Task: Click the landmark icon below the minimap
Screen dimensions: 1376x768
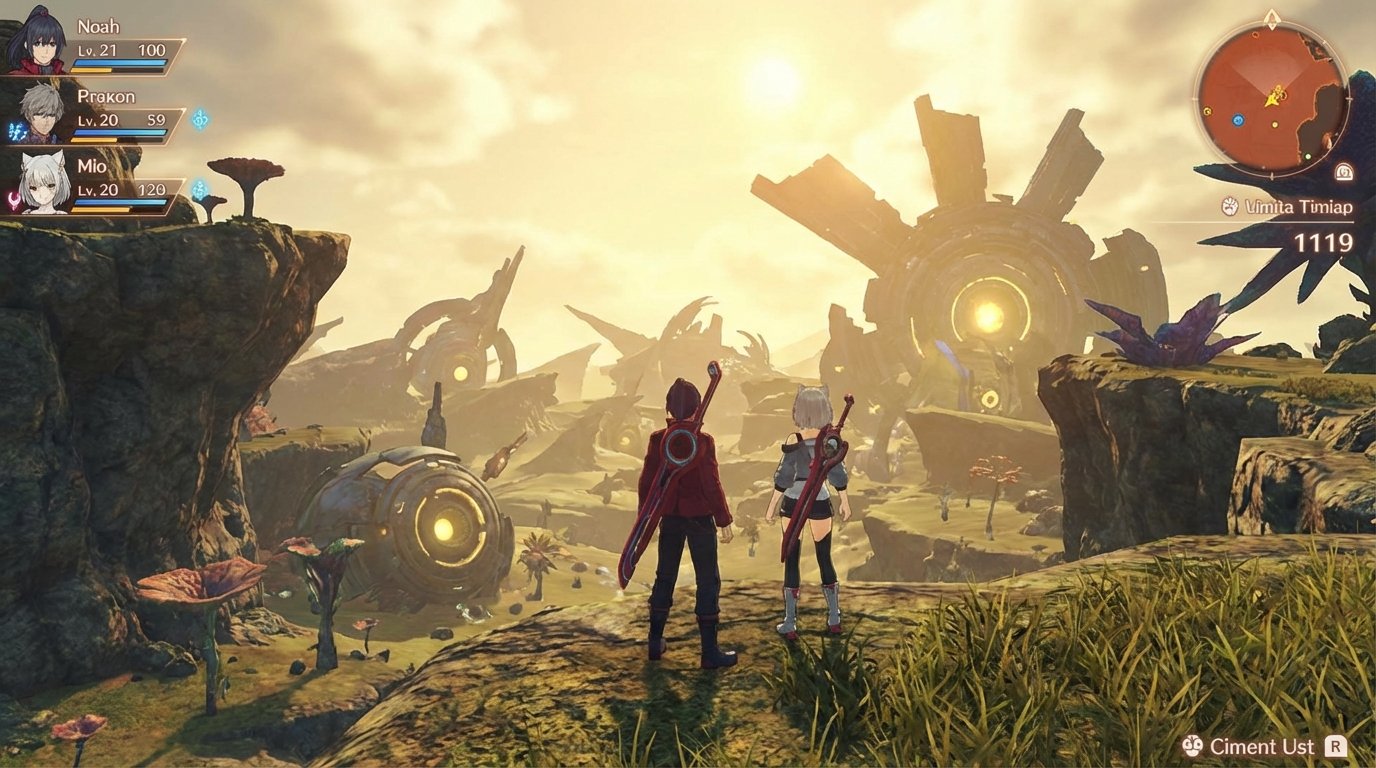Action: pyautogui.click(x=1343, y=173)
